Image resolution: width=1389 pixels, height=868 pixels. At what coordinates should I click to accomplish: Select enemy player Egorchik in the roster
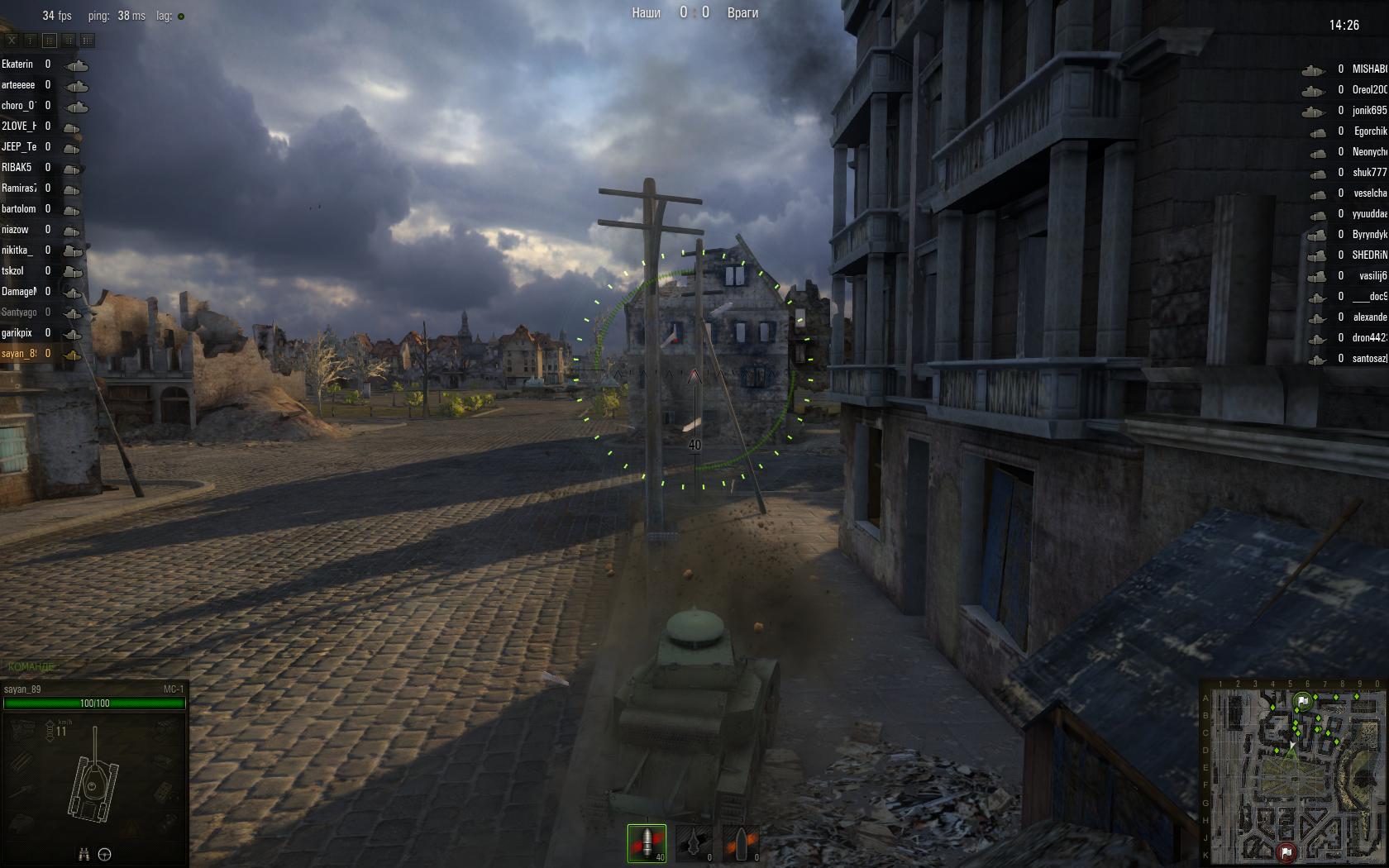1369,131
